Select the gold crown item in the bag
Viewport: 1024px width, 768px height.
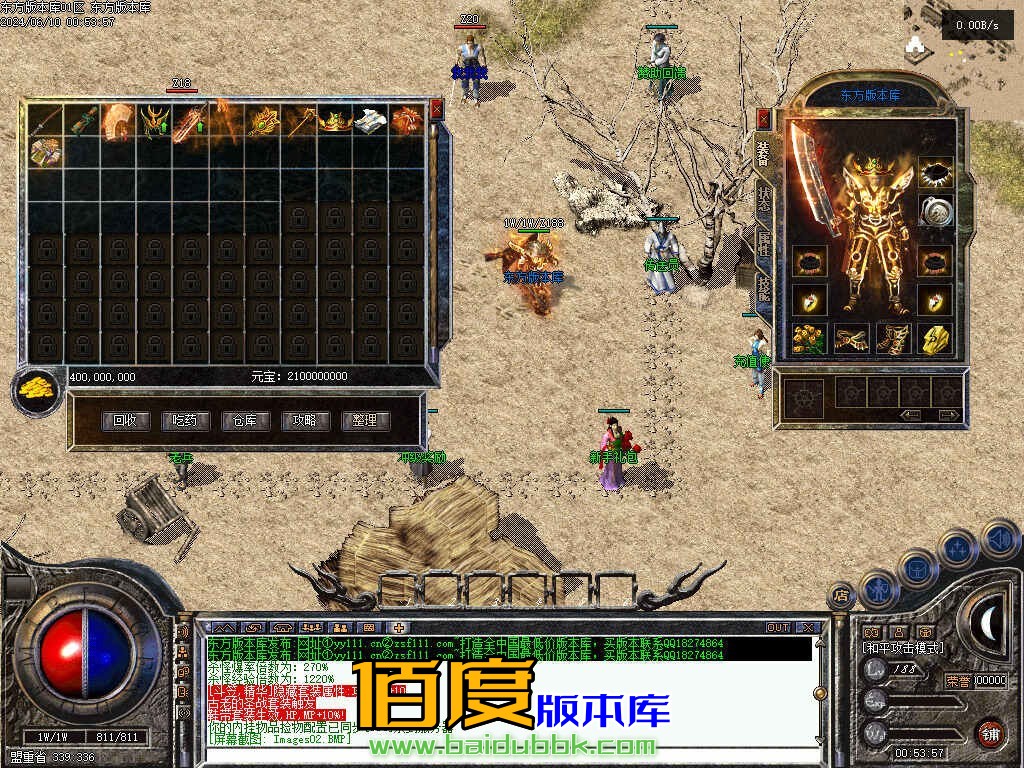[335, 121]
